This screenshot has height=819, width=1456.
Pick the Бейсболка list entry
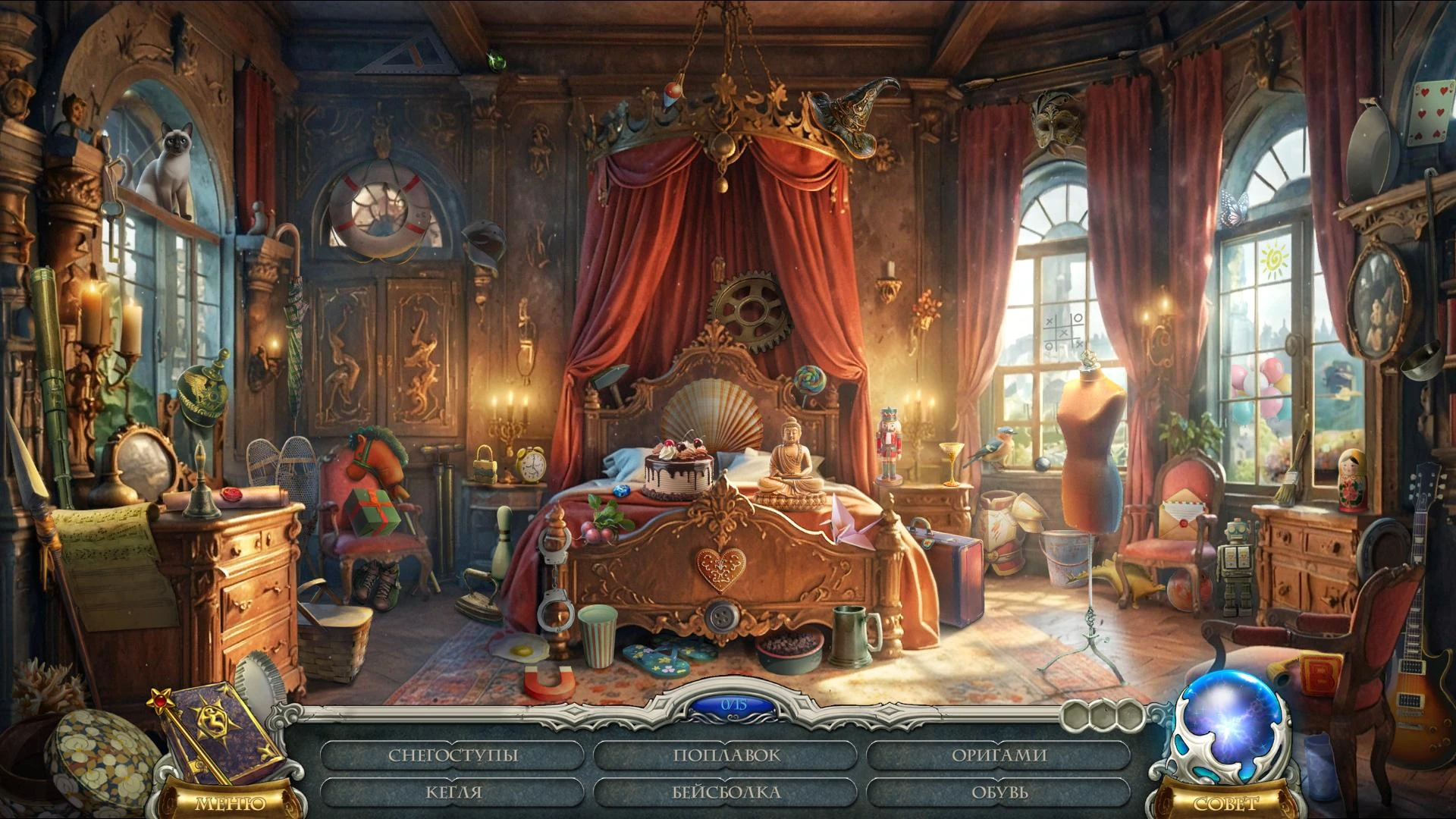(x=726, y=792)
